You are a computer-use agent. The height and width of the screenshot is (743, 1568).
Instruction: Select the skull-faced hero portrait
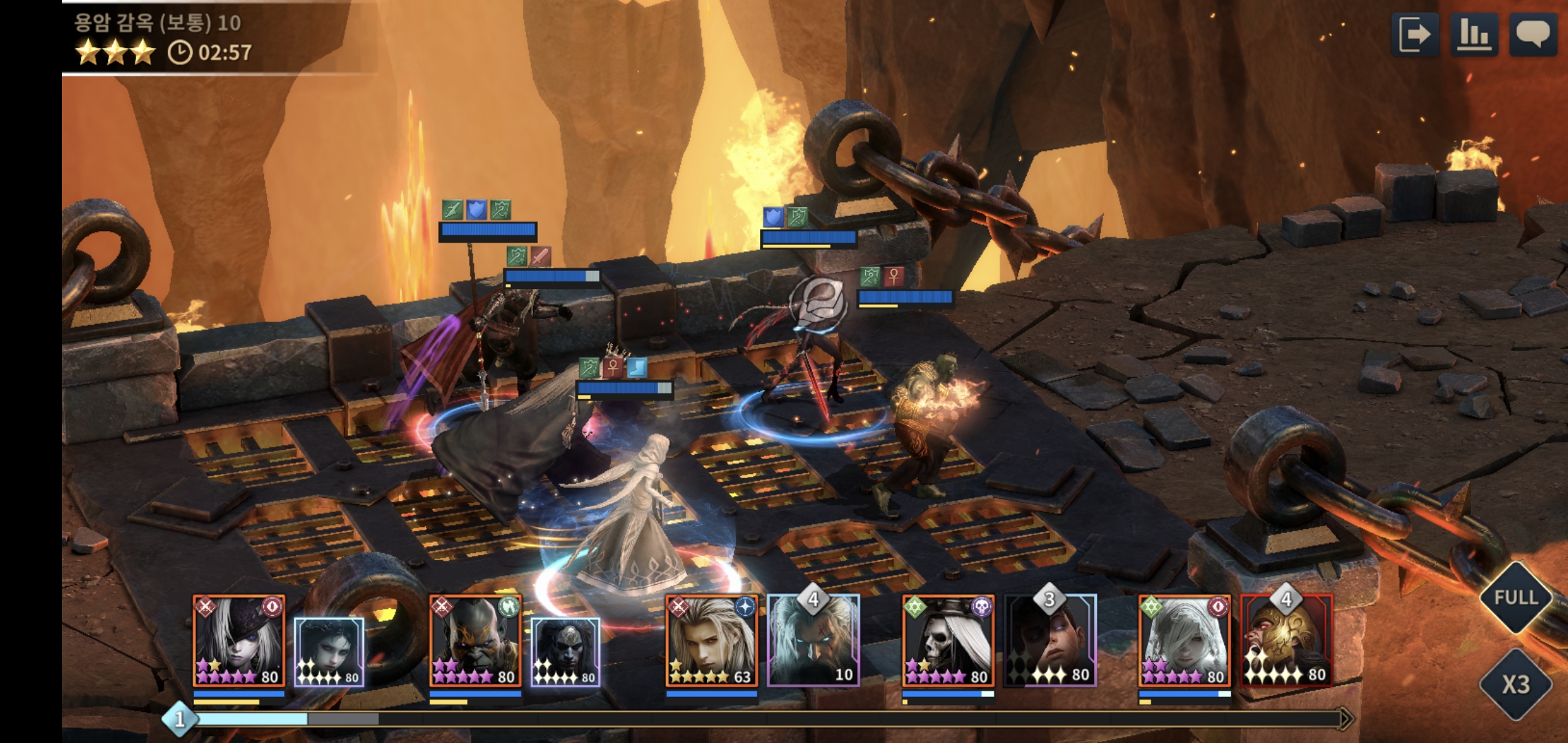coord(948,641)
